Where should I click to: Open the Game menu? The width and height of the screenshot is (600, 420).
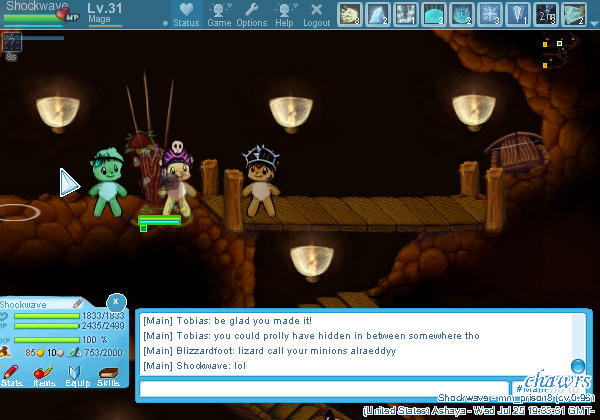(x=219, y=14)
